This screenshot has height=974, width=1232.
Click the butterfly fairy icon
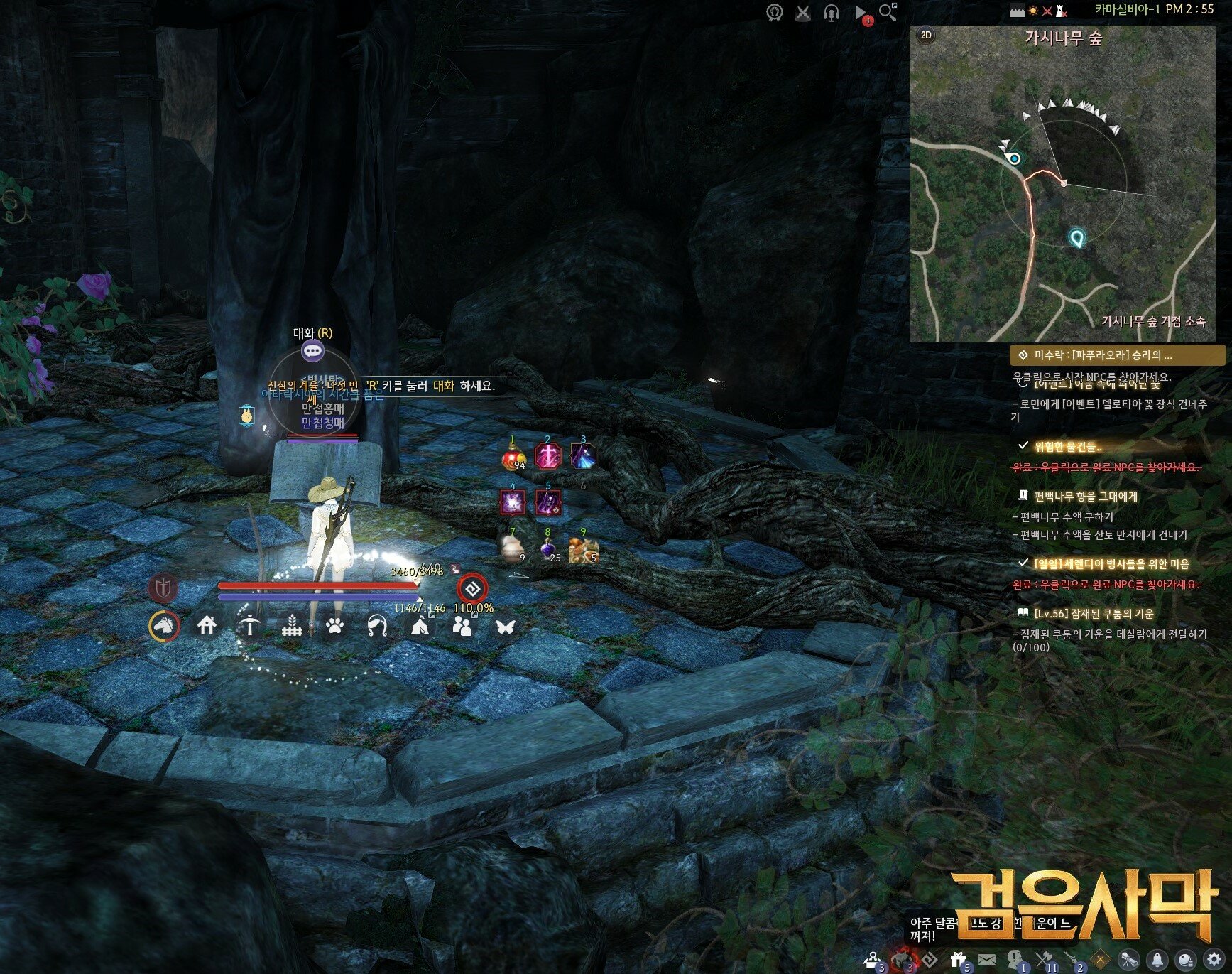[505, 627]
